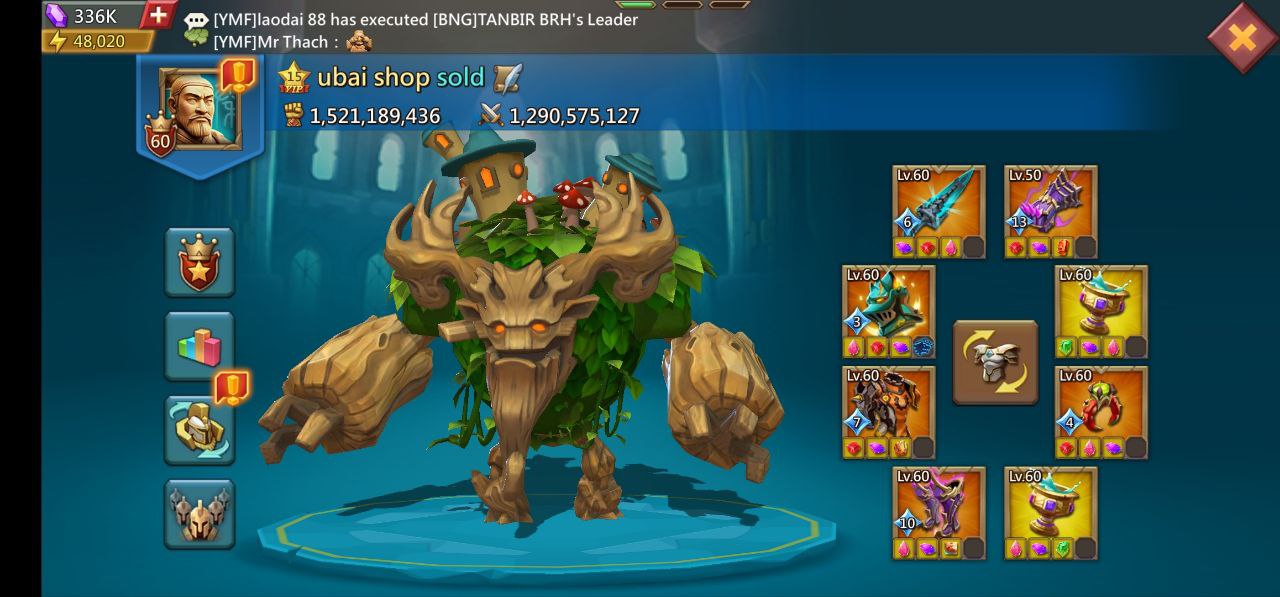The image size is (1280, 597).
Task: Open the crown shield talents button
Action: [200, 262]
